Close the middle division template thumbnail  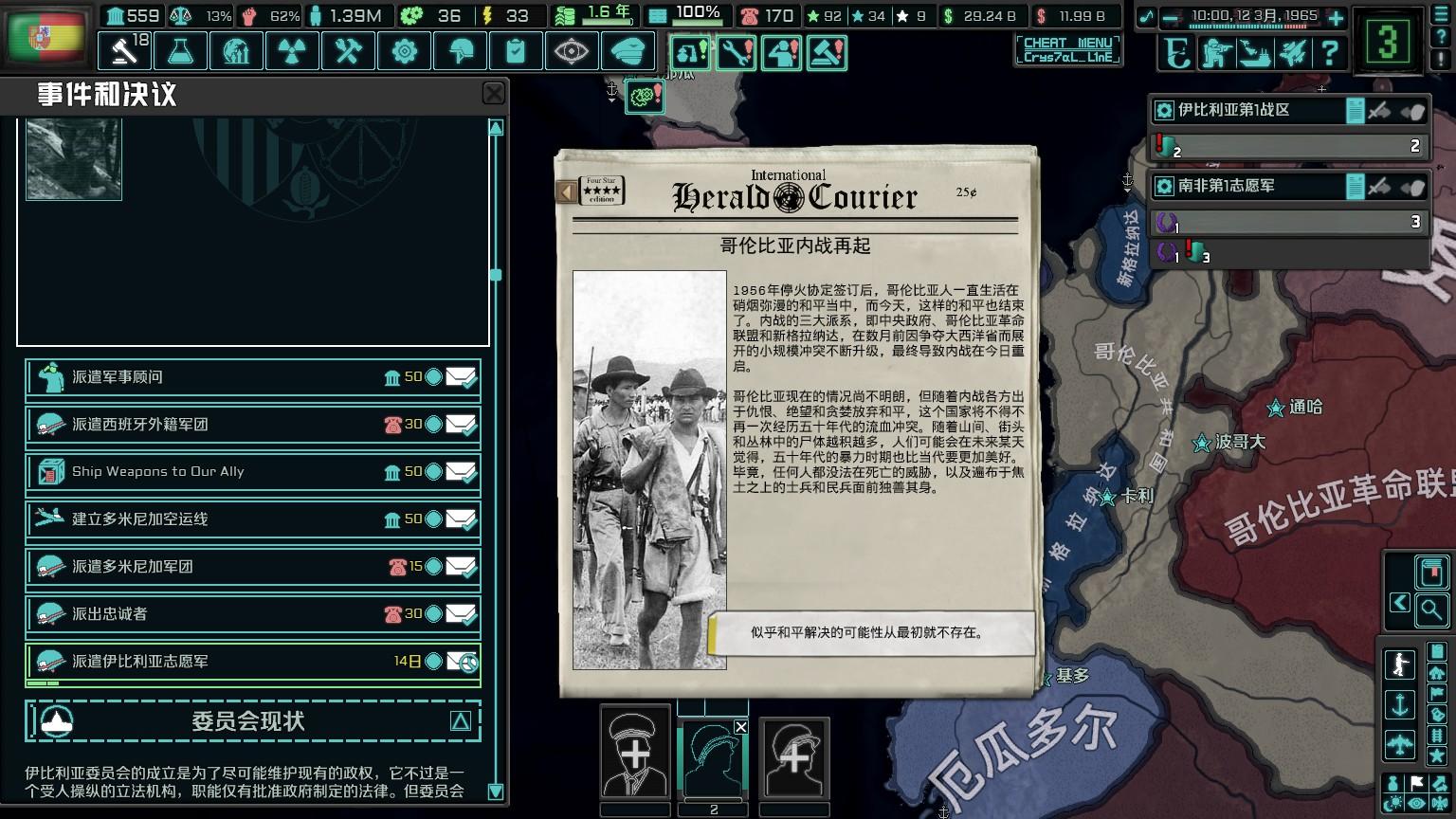pos(740,725)
